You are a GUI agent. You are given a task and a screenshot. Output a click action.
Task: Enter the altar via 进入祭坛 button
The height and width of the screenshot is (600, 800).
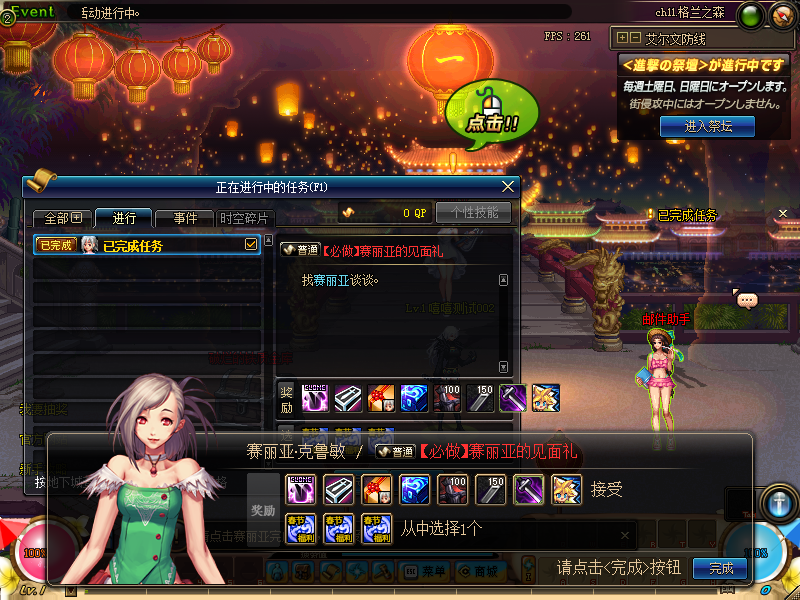708,126
